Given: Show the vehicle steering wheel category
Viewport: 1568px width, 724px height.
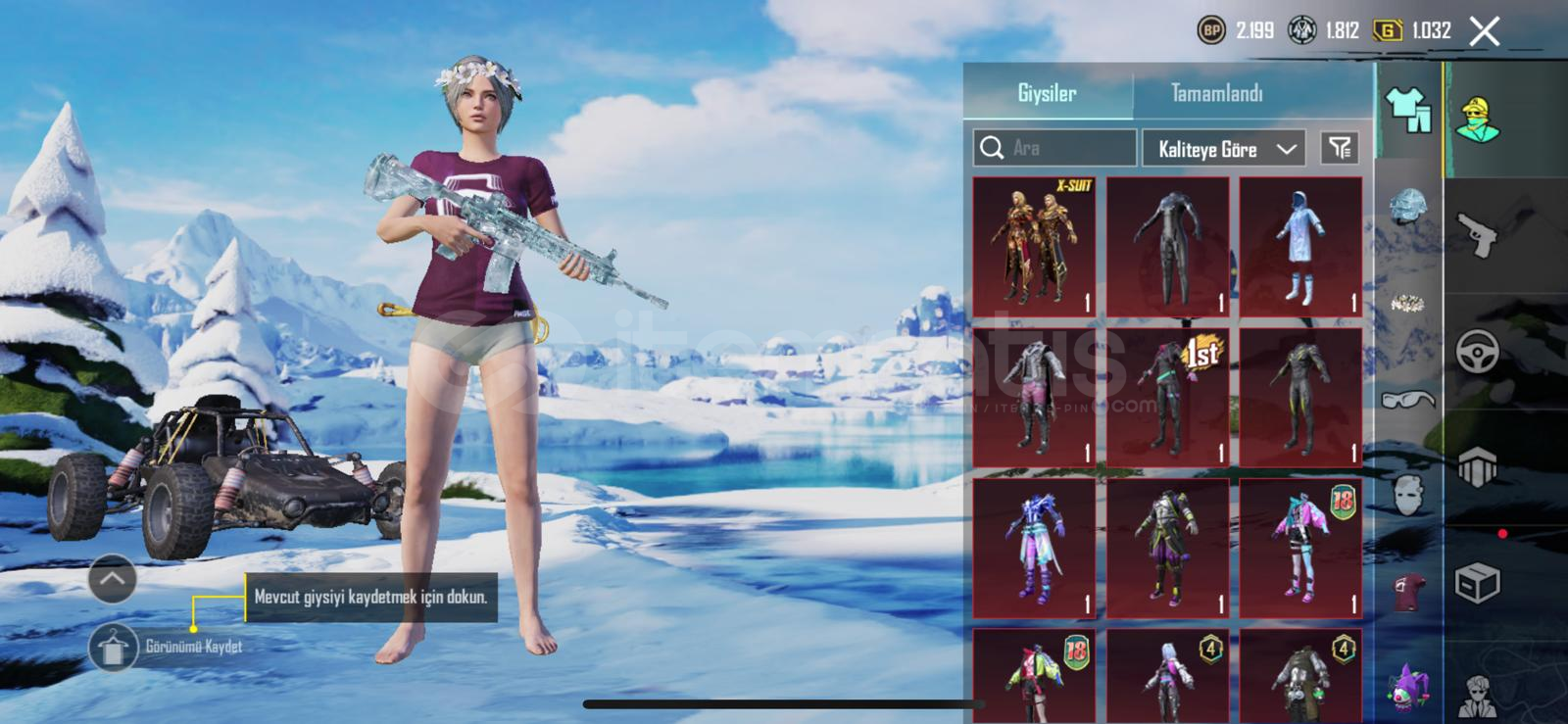Looking at the screenshot, I should [x=1477, y=351].
